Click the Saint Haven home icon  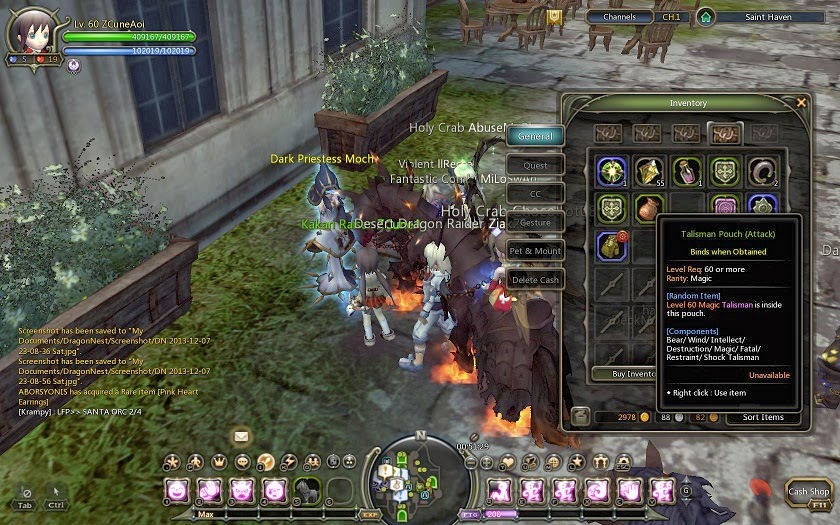[x=707, y=17]
